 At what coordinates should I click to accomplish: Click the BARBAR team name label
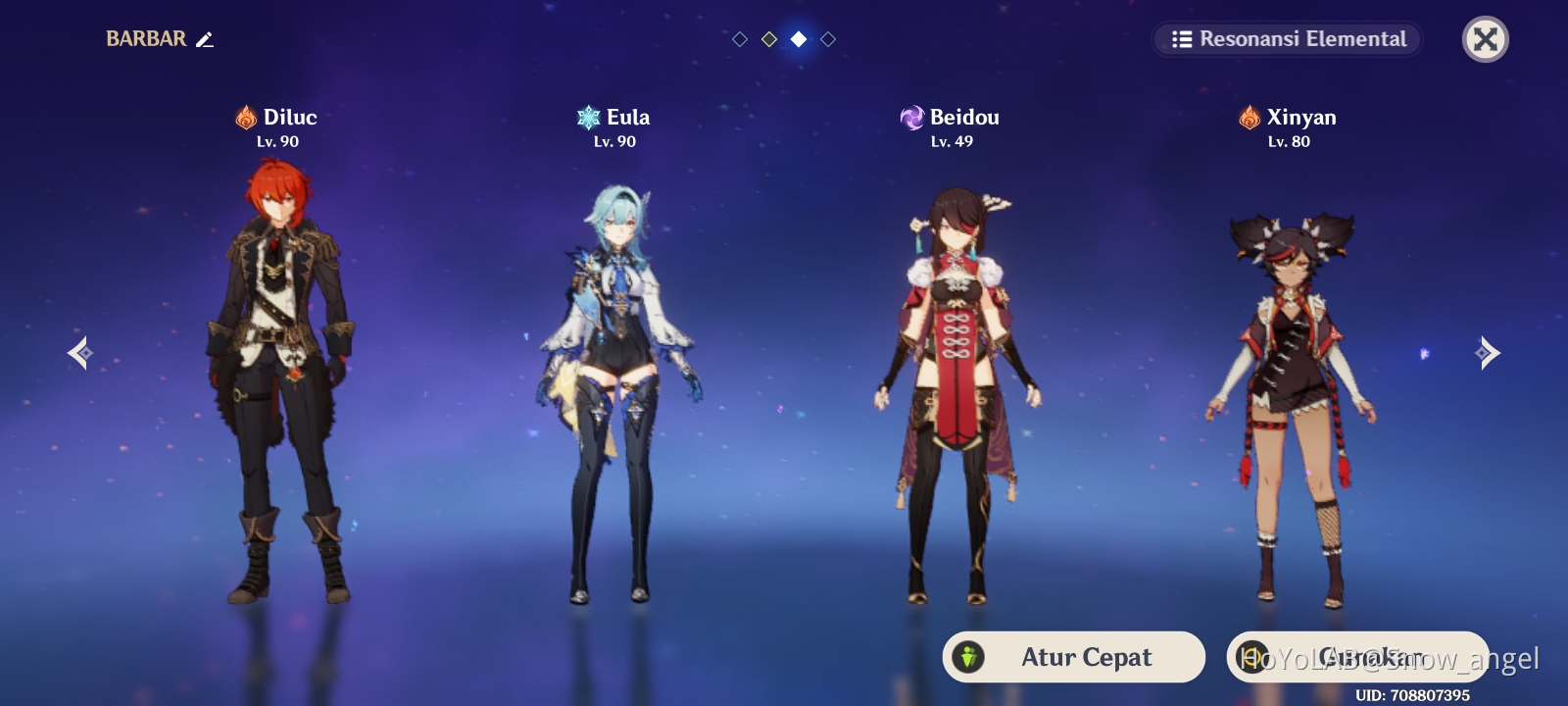(147, 39)
